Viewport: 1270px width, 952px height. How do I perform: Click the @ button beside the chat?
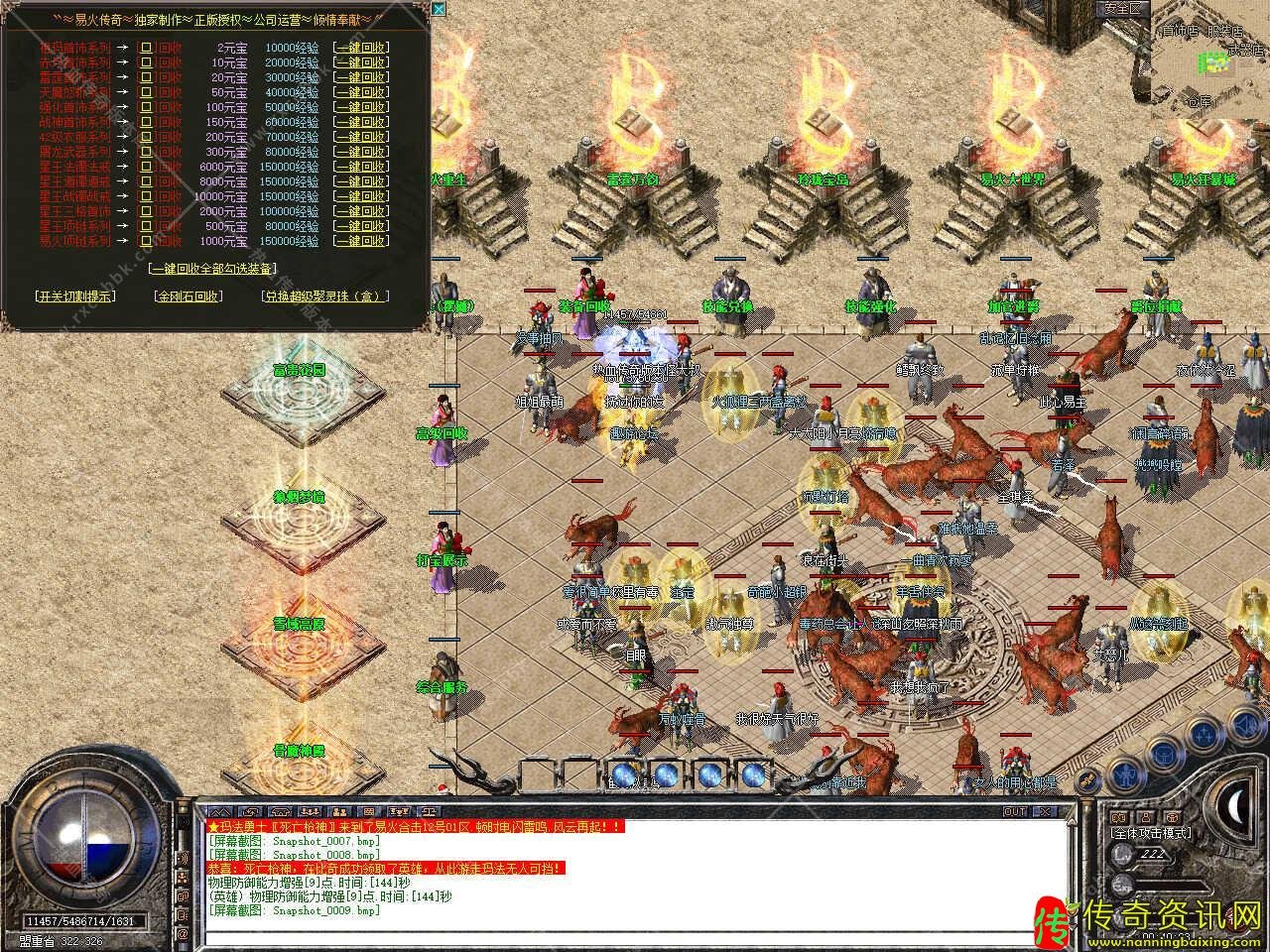(183, 933)
